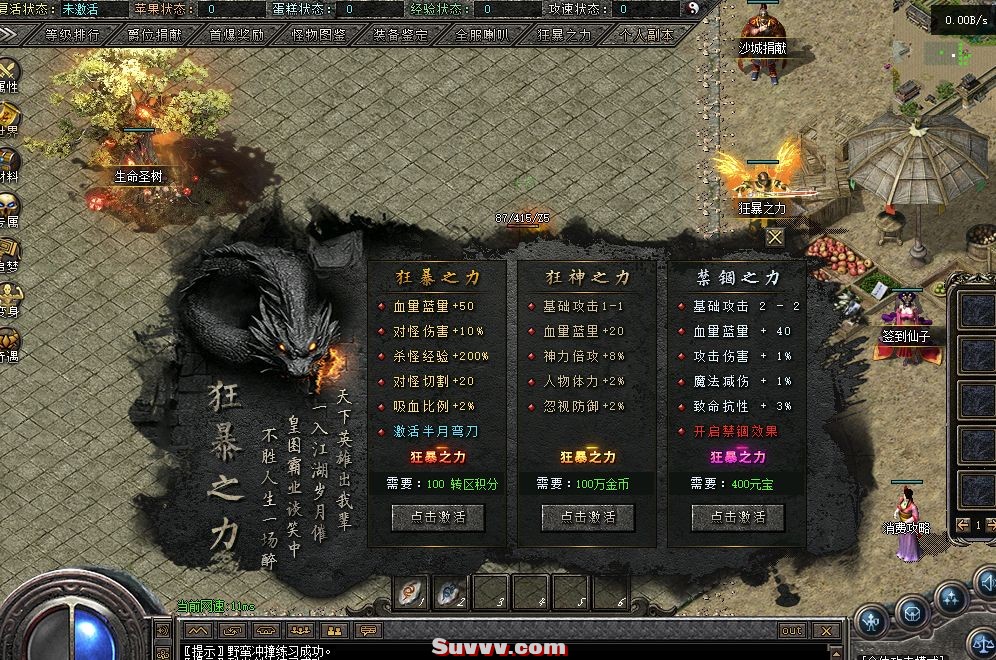
Task: Activate 禁锢之力 for 400元宝
Action: pos(738,517)
